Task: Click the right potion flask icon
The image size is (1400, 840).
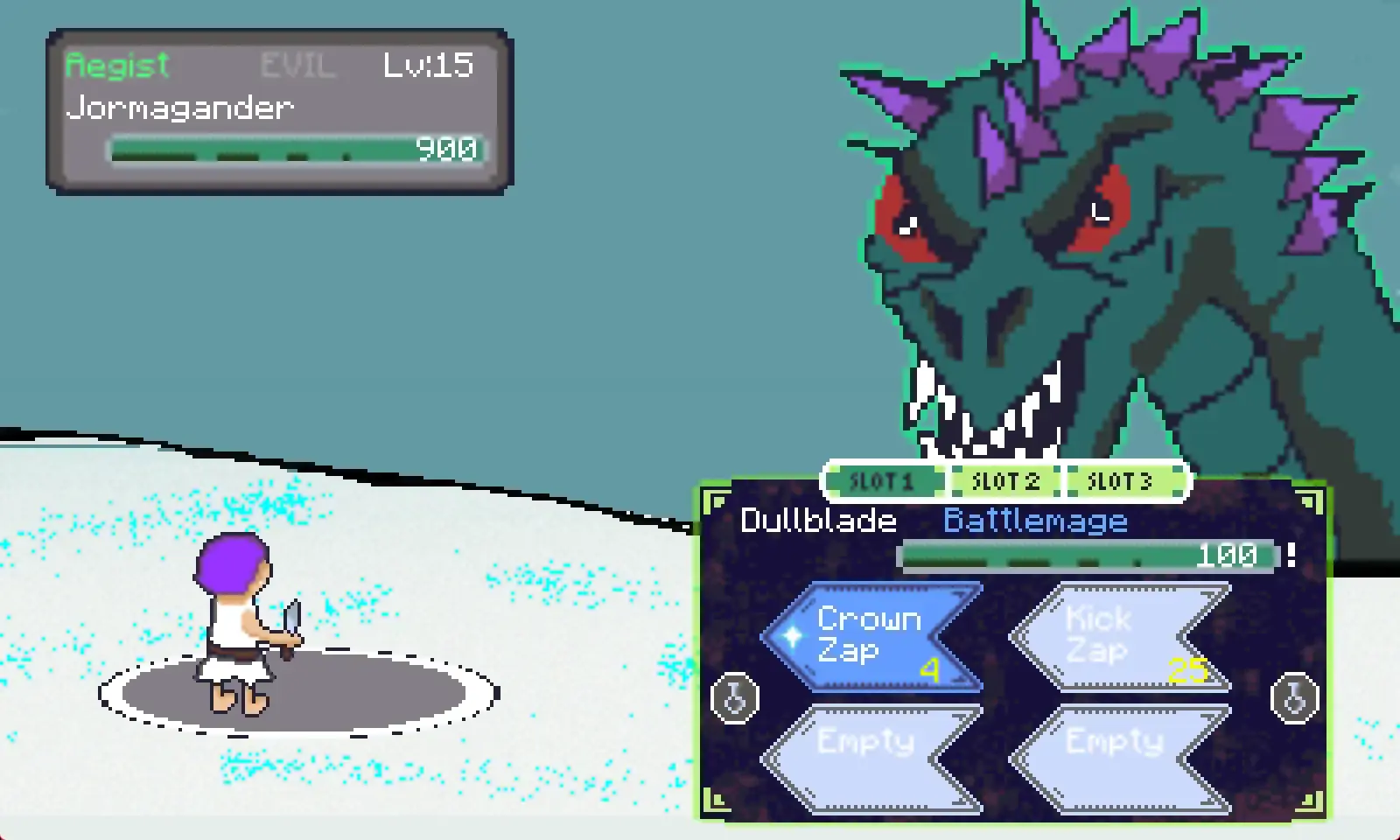Action: [1294, 697]
